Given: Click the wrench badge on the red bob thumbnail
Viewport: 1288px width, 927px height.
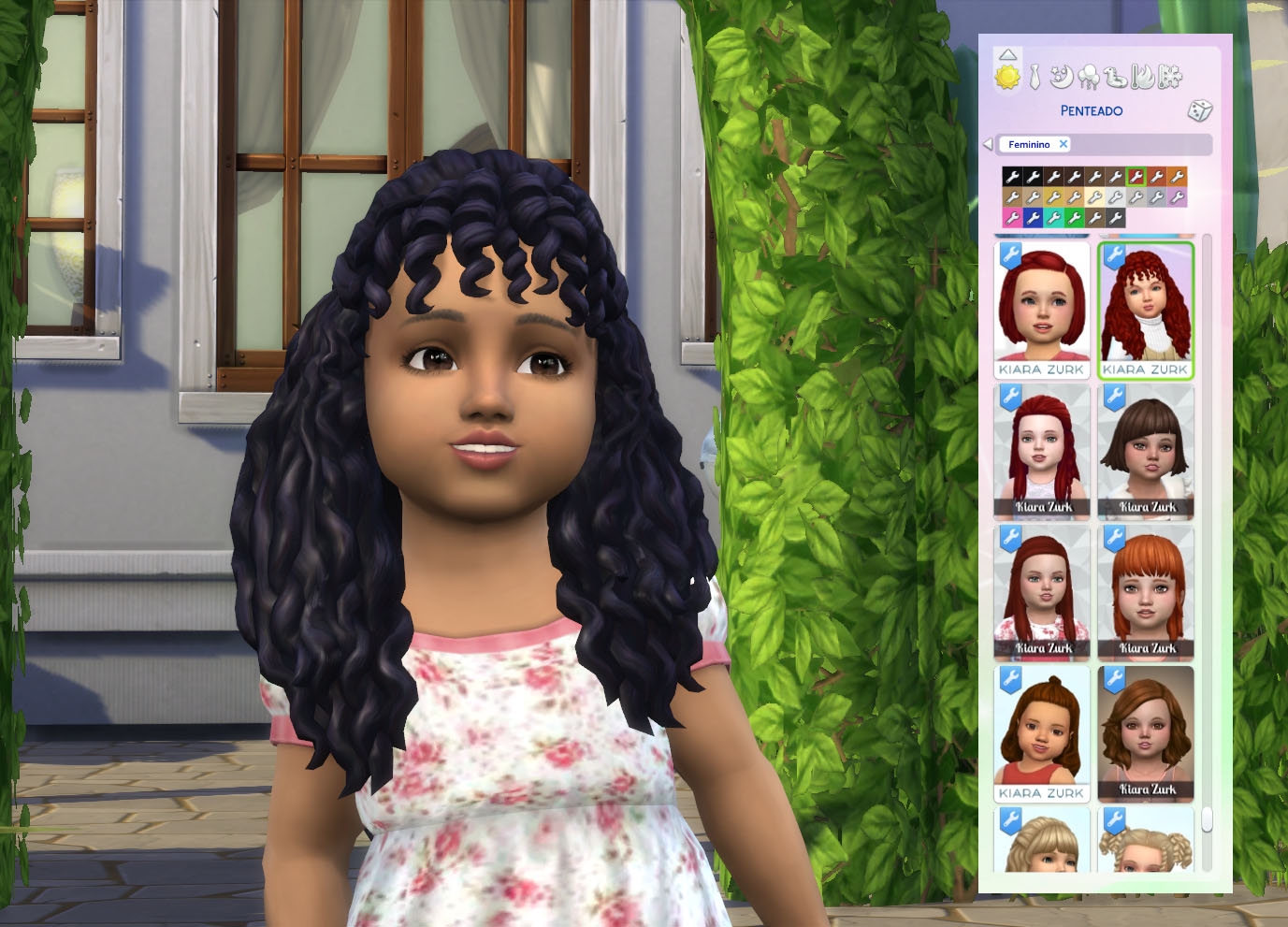Looking at the screenshot, I should coord(1012,254).
